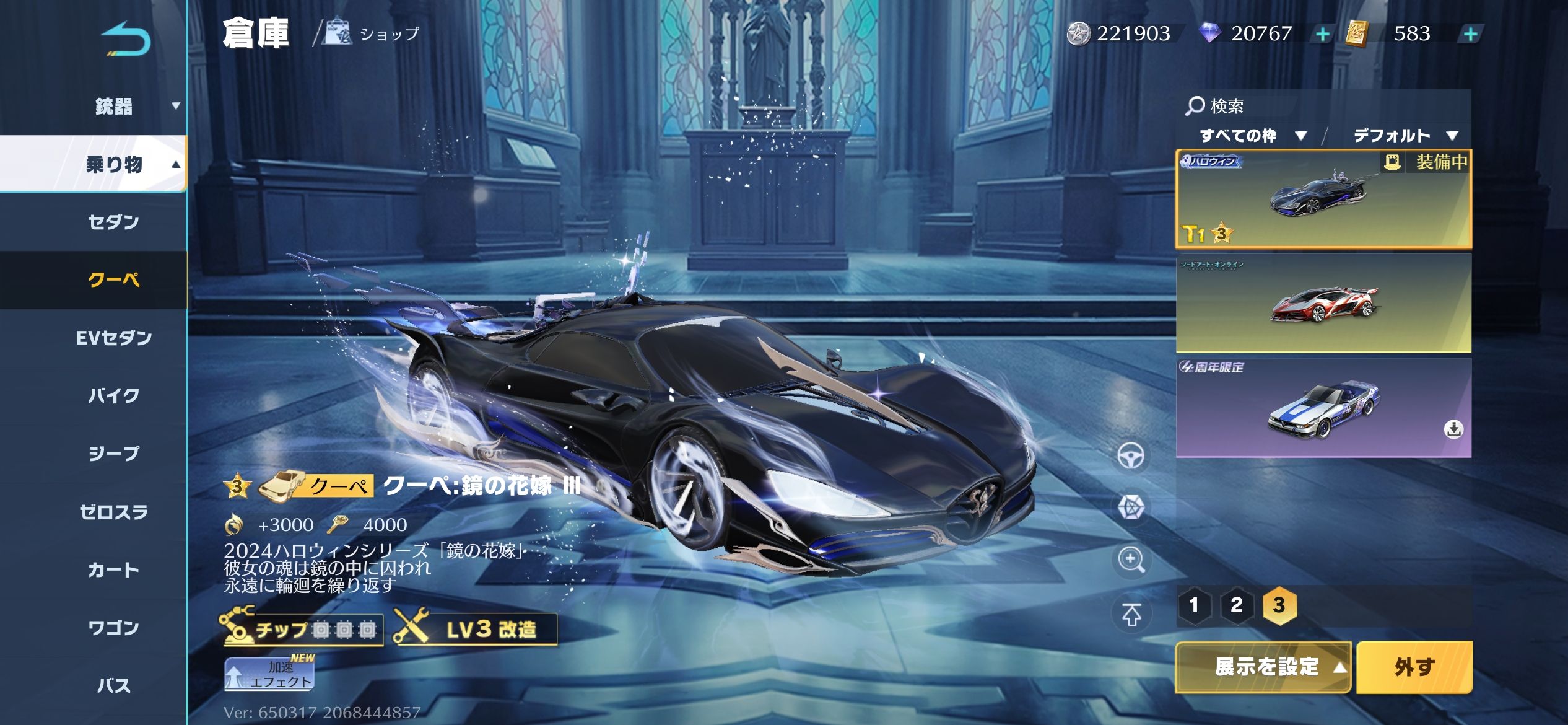Viewport: 1568px width, 725px height.
Task: Select the 周年限定 anniversary car skin
Action: (x=1323, y=408)
